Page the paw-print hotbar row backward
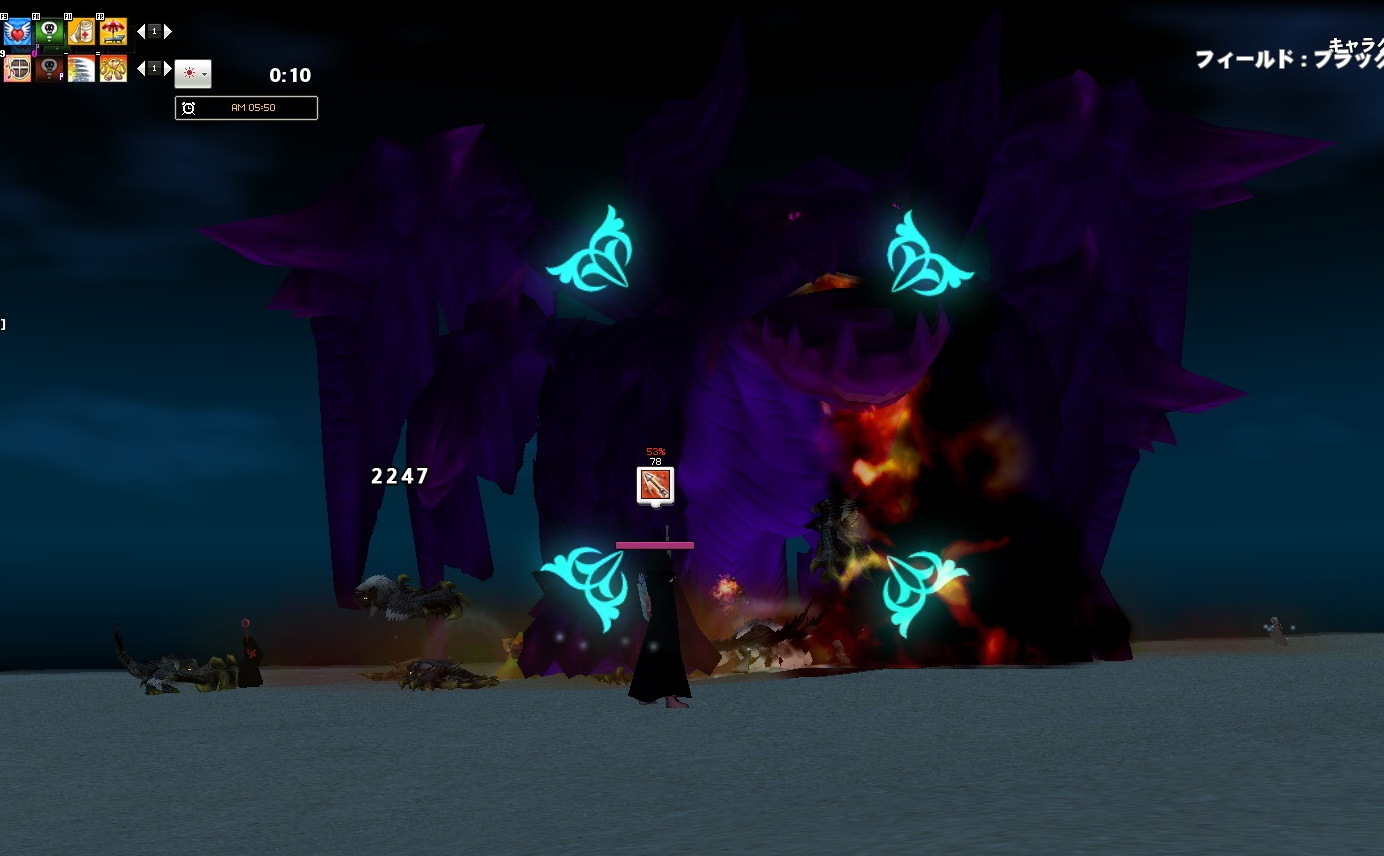The height and width of the screenshot is (856, 1384). [141, 68]
